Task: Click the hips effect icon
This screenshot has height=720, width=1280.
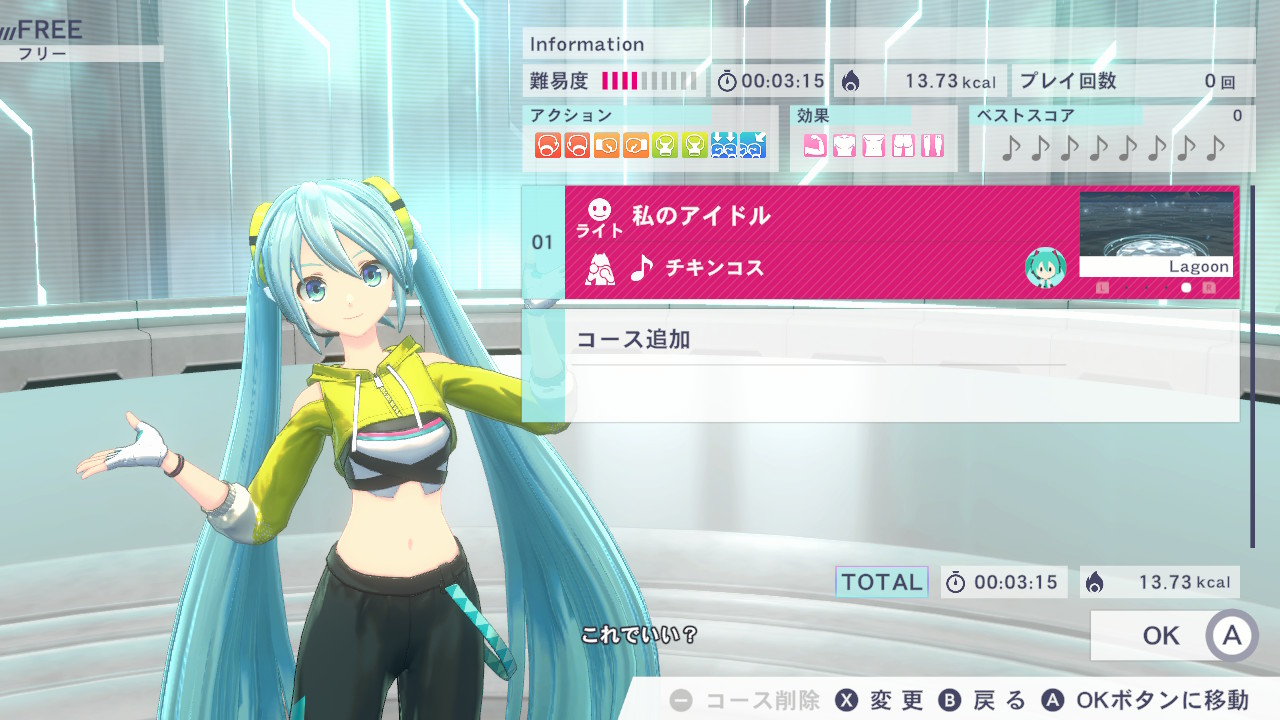Action: (x=903, y=146)
